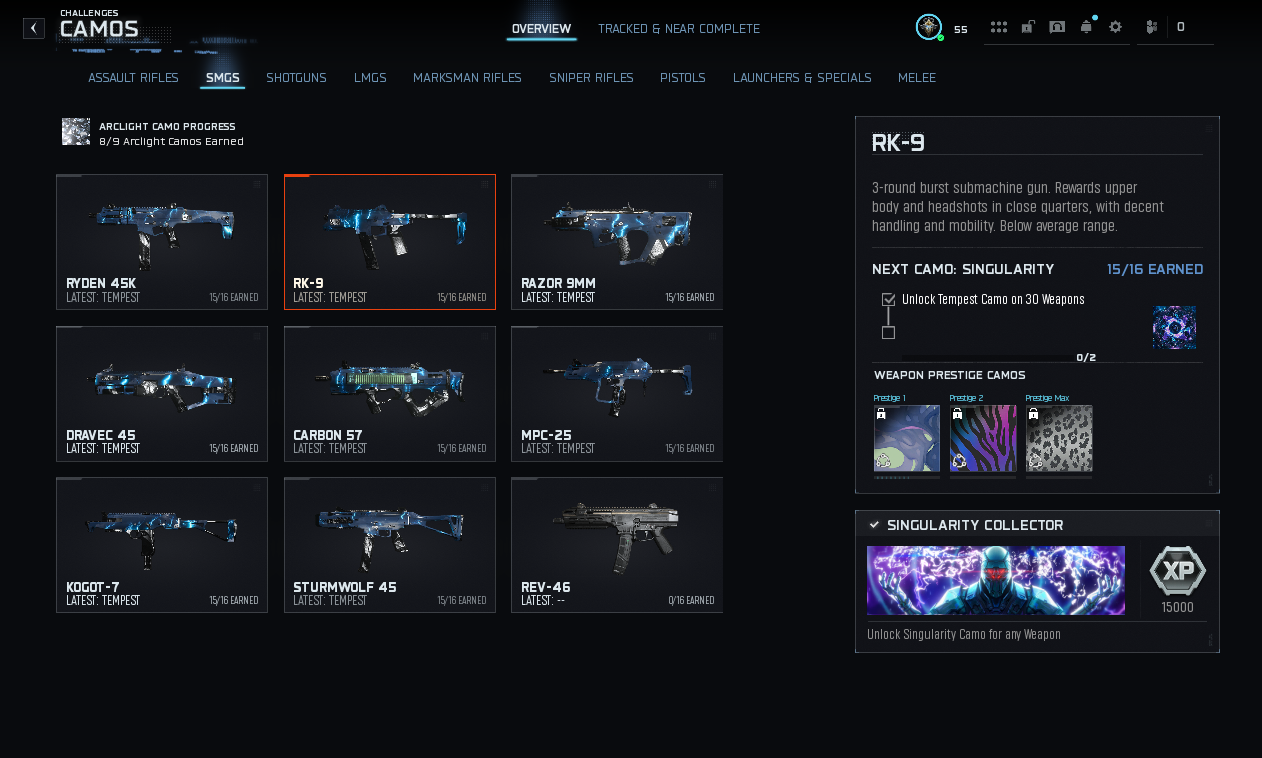Select the Shotguns category tab

click(x=296, y=78)
